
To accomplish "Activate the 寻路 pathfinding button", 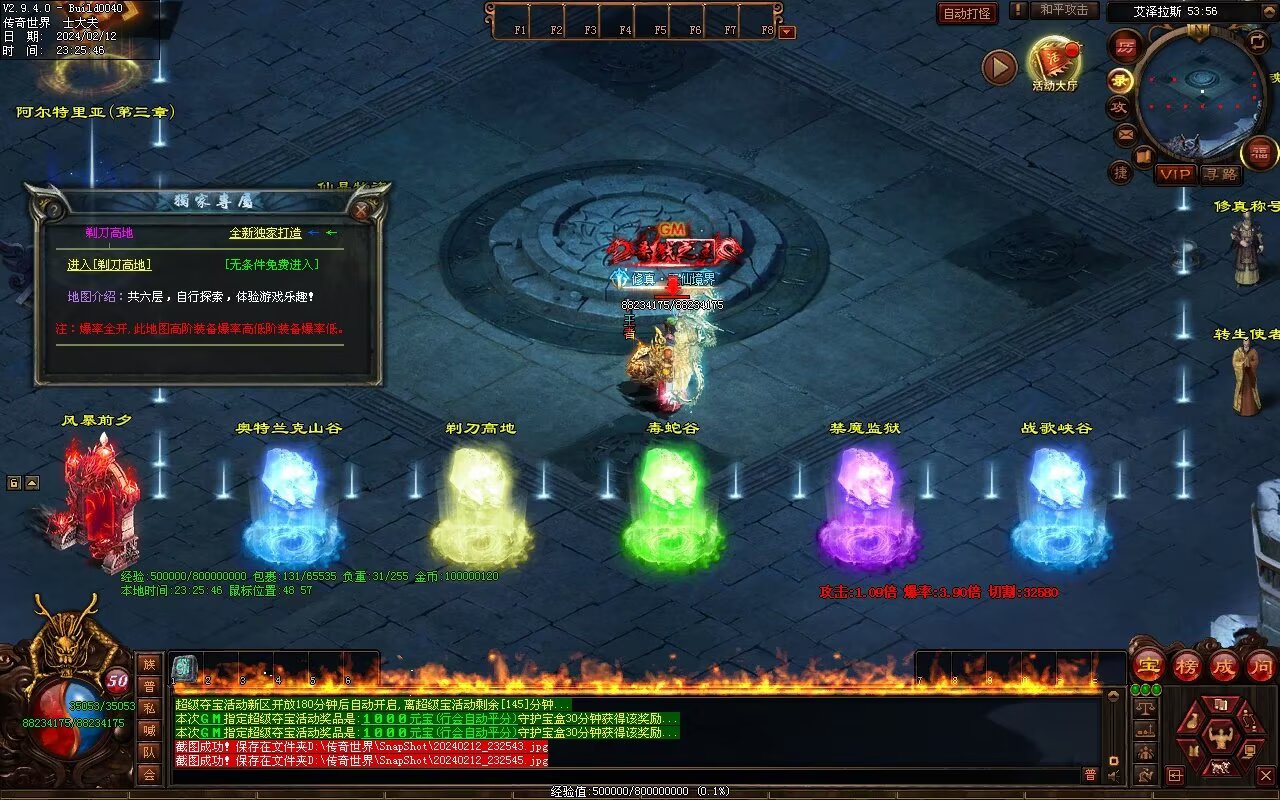I will click(1220, 174).
